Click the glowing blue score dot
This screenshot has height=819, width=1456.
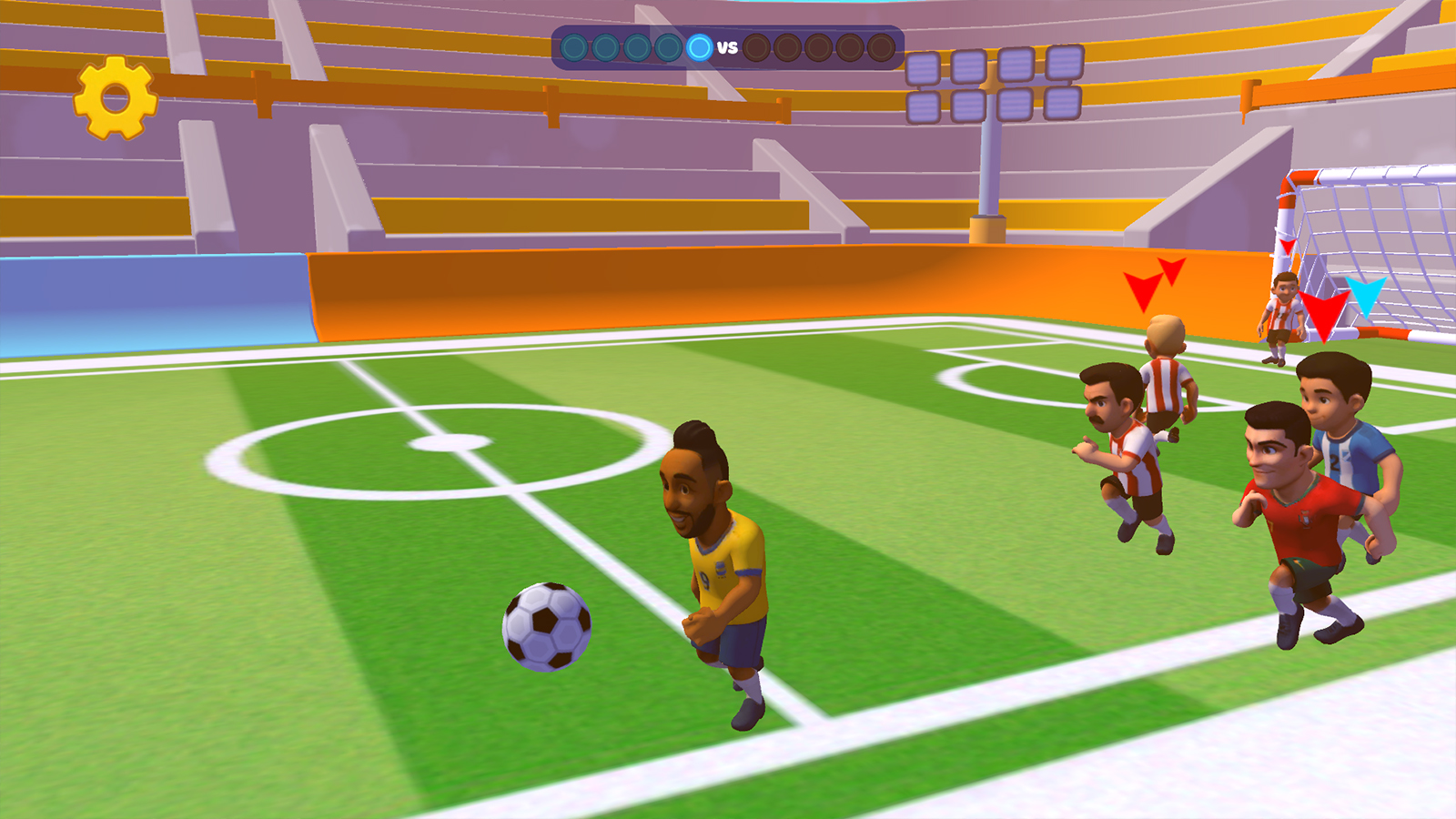click(699, 46)
